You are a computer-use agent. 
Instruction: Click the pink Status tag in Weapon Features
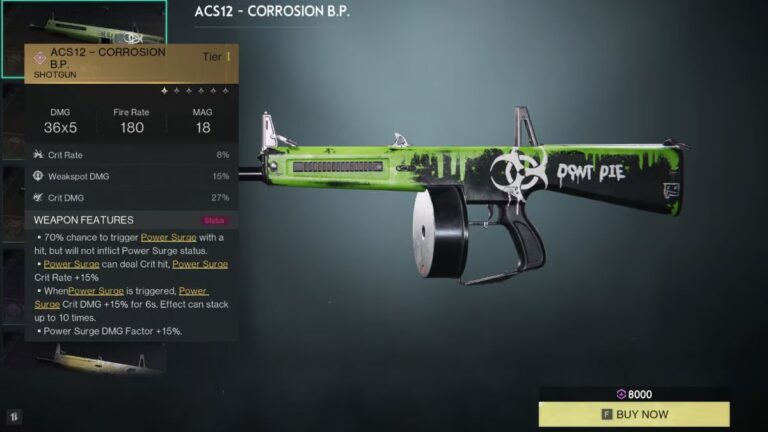click(214, 220)
